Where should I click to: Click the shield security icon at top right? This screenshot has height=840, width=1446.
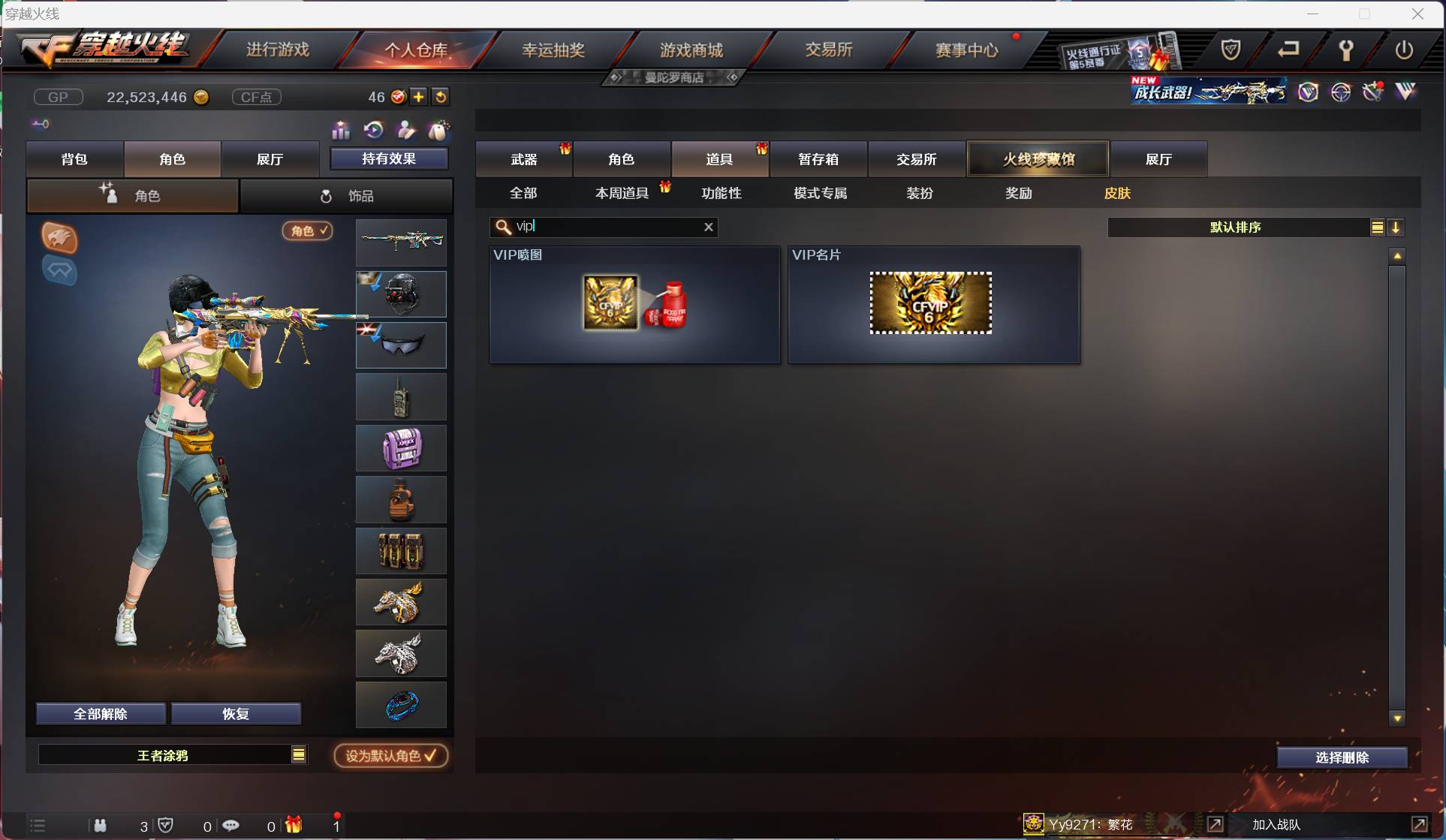1230,50
